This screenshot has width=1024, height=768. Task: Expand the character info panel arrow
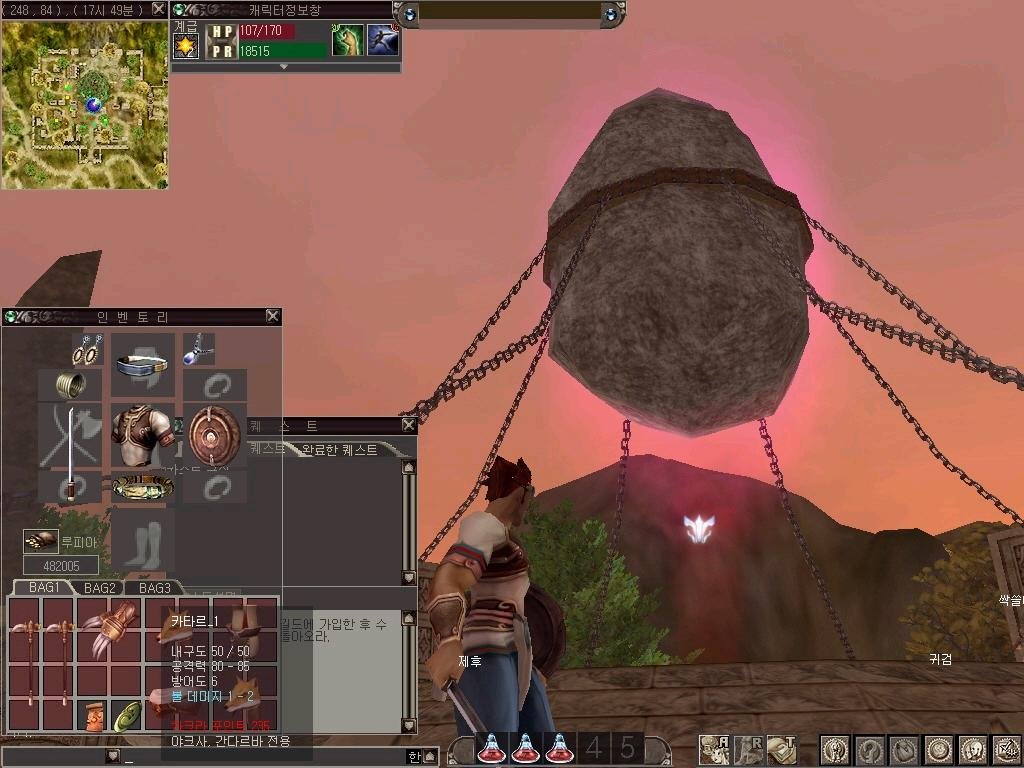pos(284,67)
